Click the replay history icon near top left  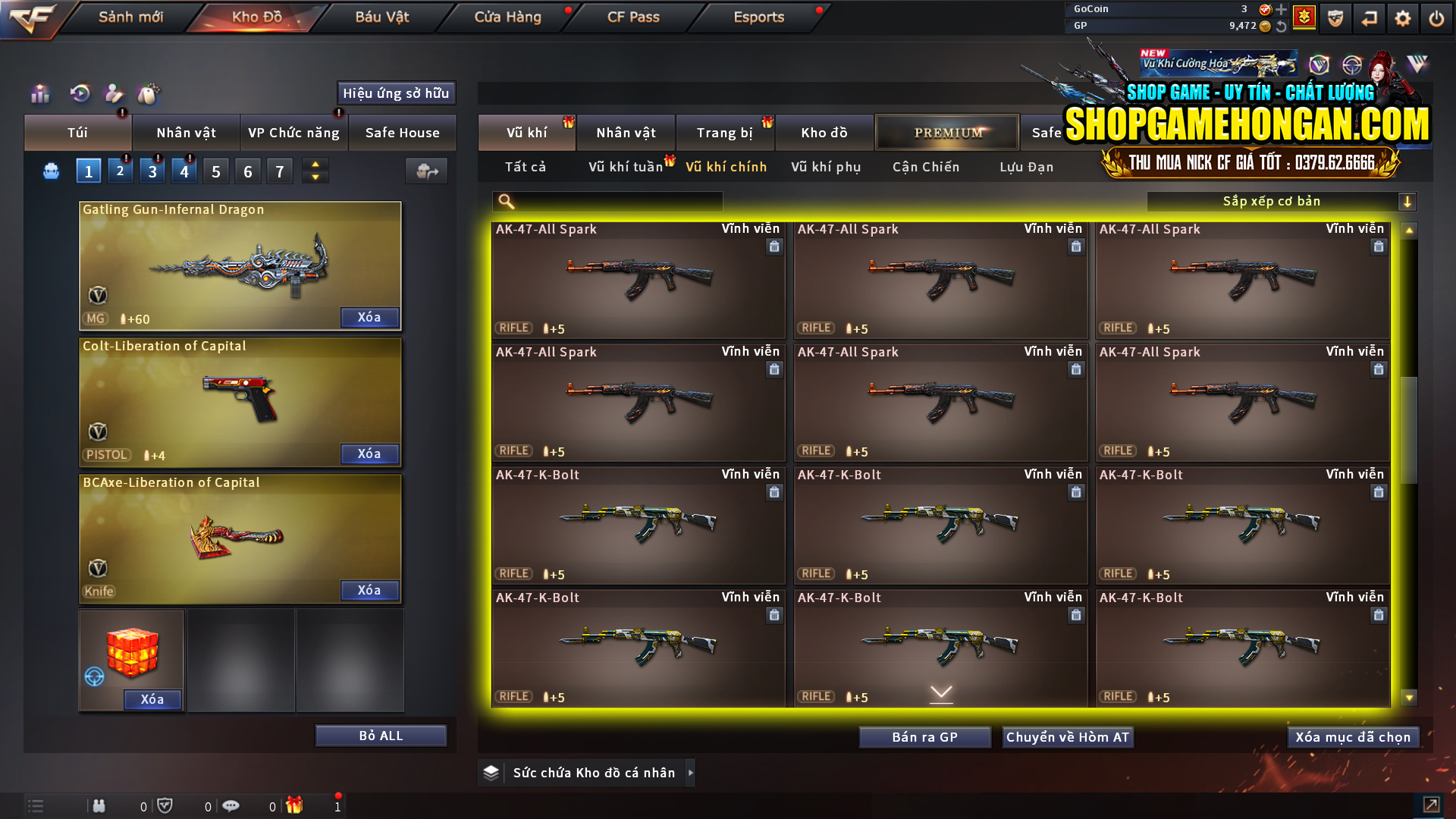click(79, 94)
